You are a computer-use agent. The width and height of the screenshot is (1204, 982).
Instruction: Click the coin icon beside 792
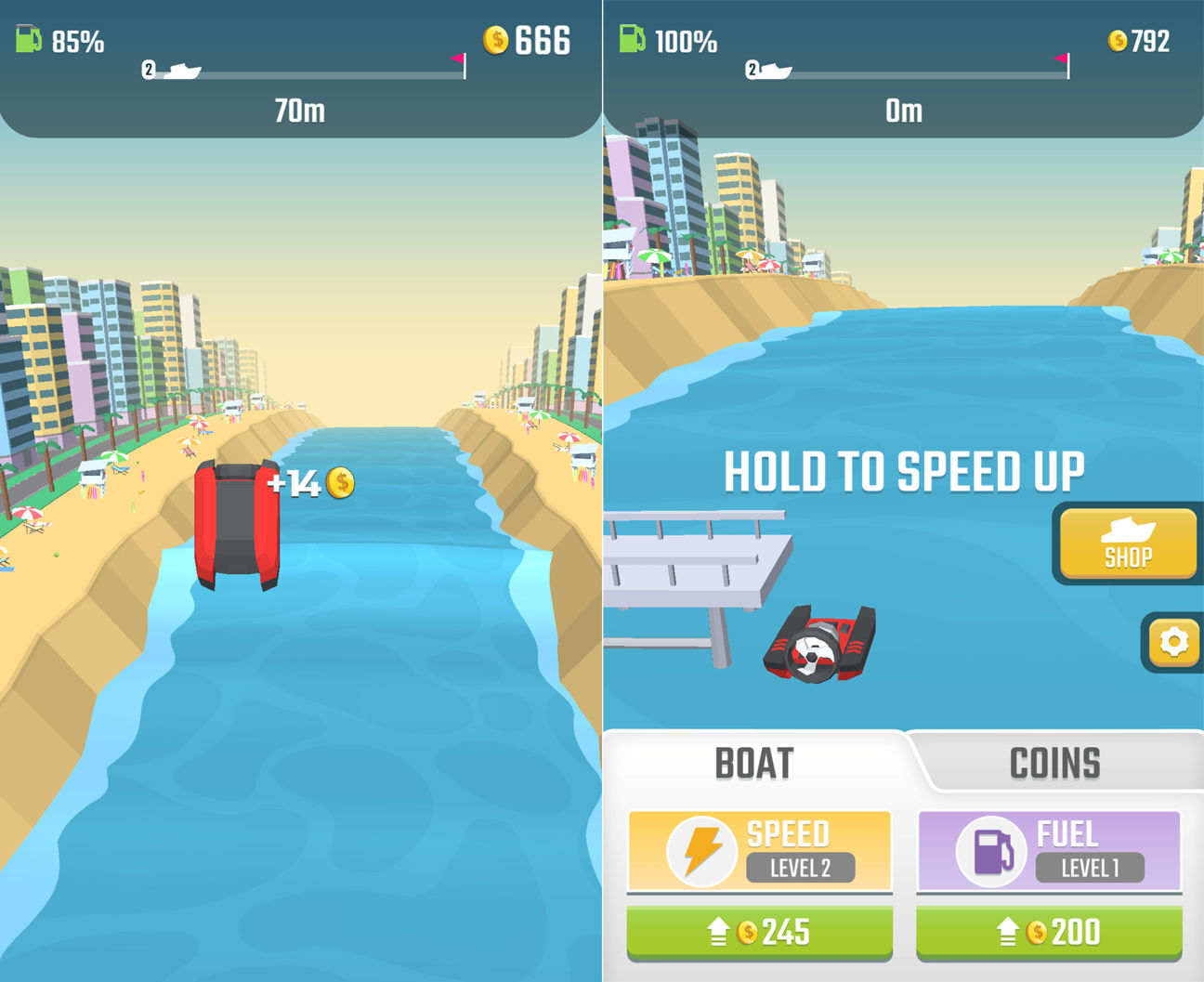[1118, 40]
